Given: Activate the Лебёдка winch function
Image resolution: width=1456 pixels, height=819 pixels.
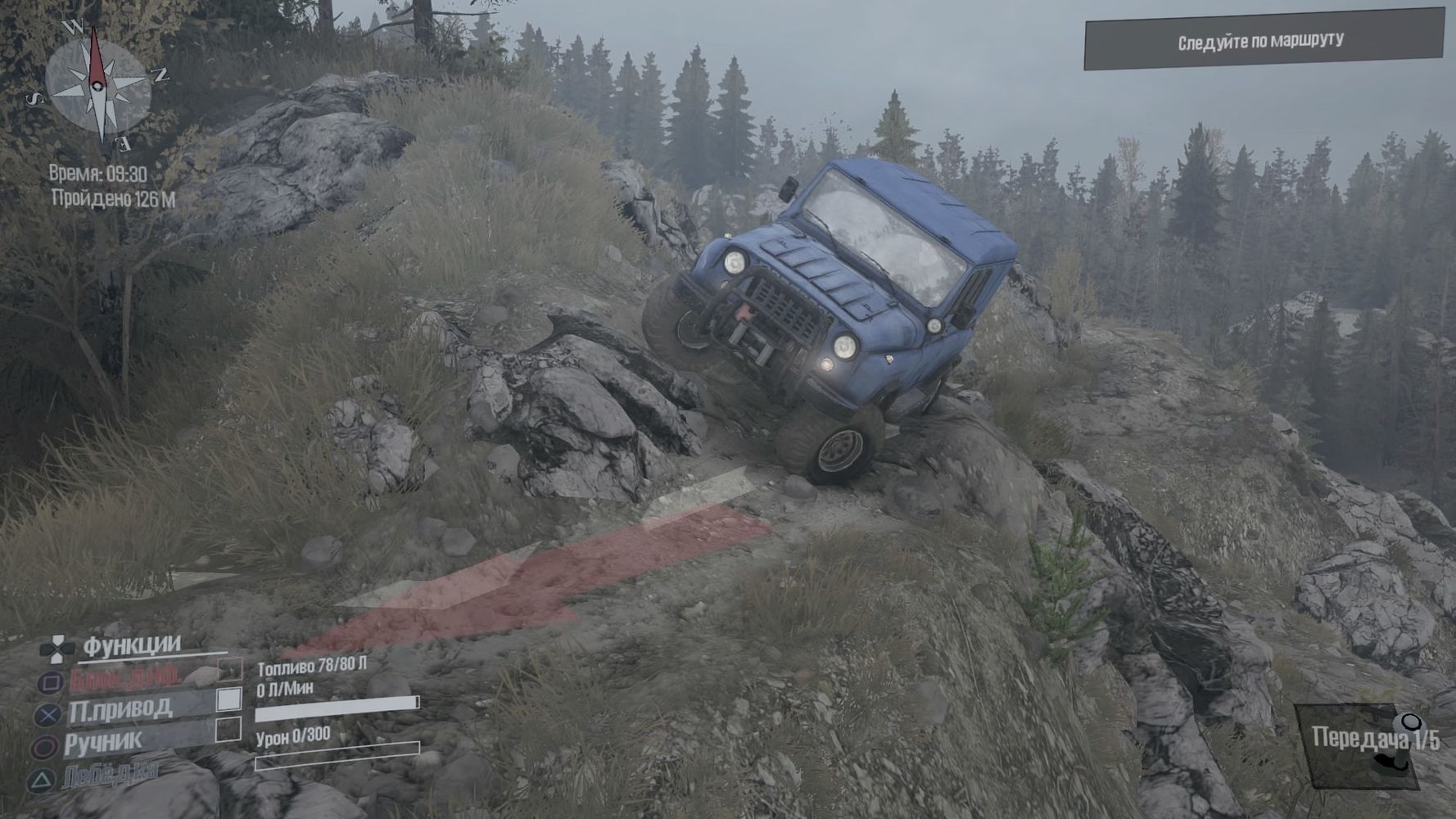Looking at the screenshot, I should [x=110, y=771].
